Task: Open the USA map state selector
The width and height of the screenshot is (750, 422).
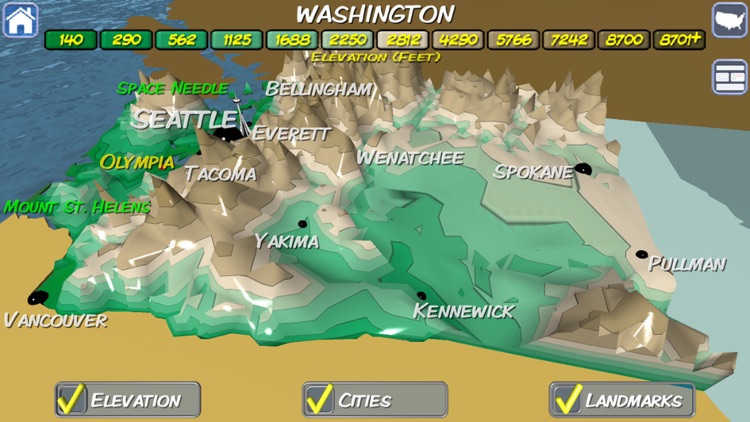Action: click(x=729, y=20)
